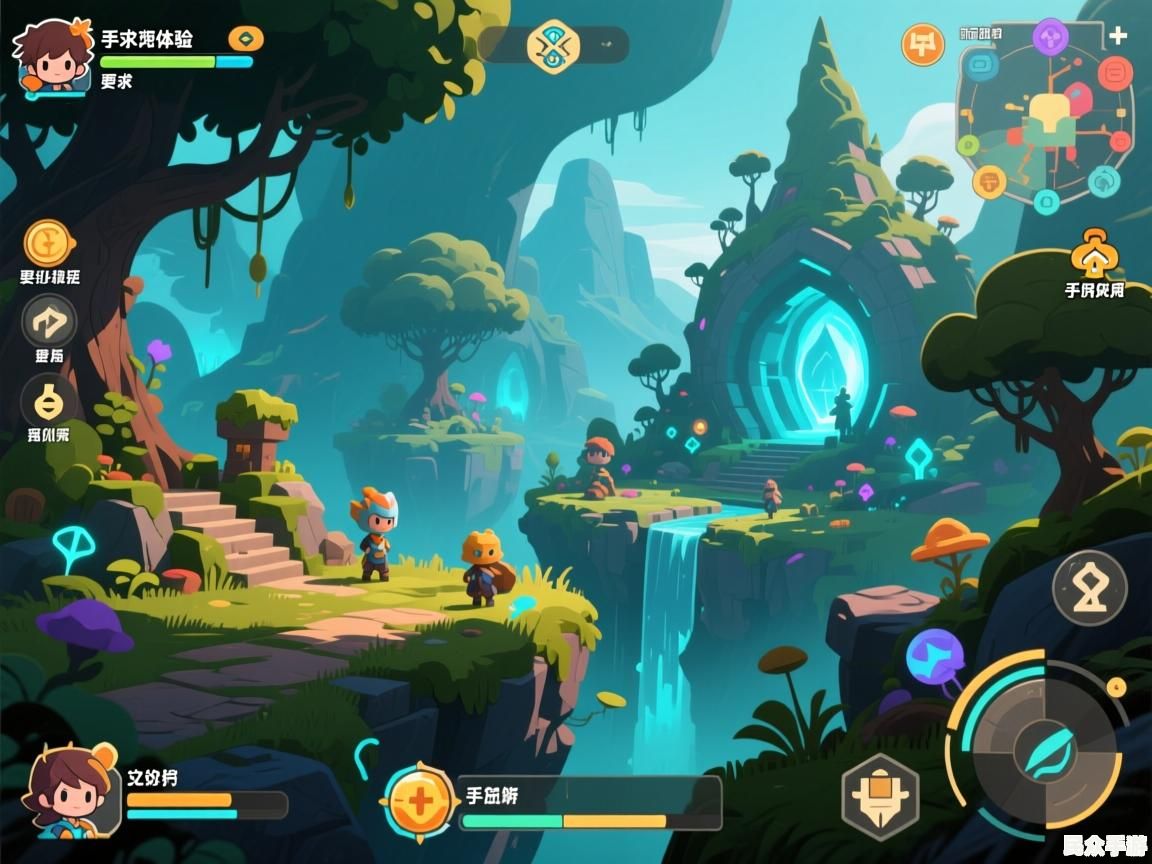Open the gold coin icon on the left

coord(47,243)
